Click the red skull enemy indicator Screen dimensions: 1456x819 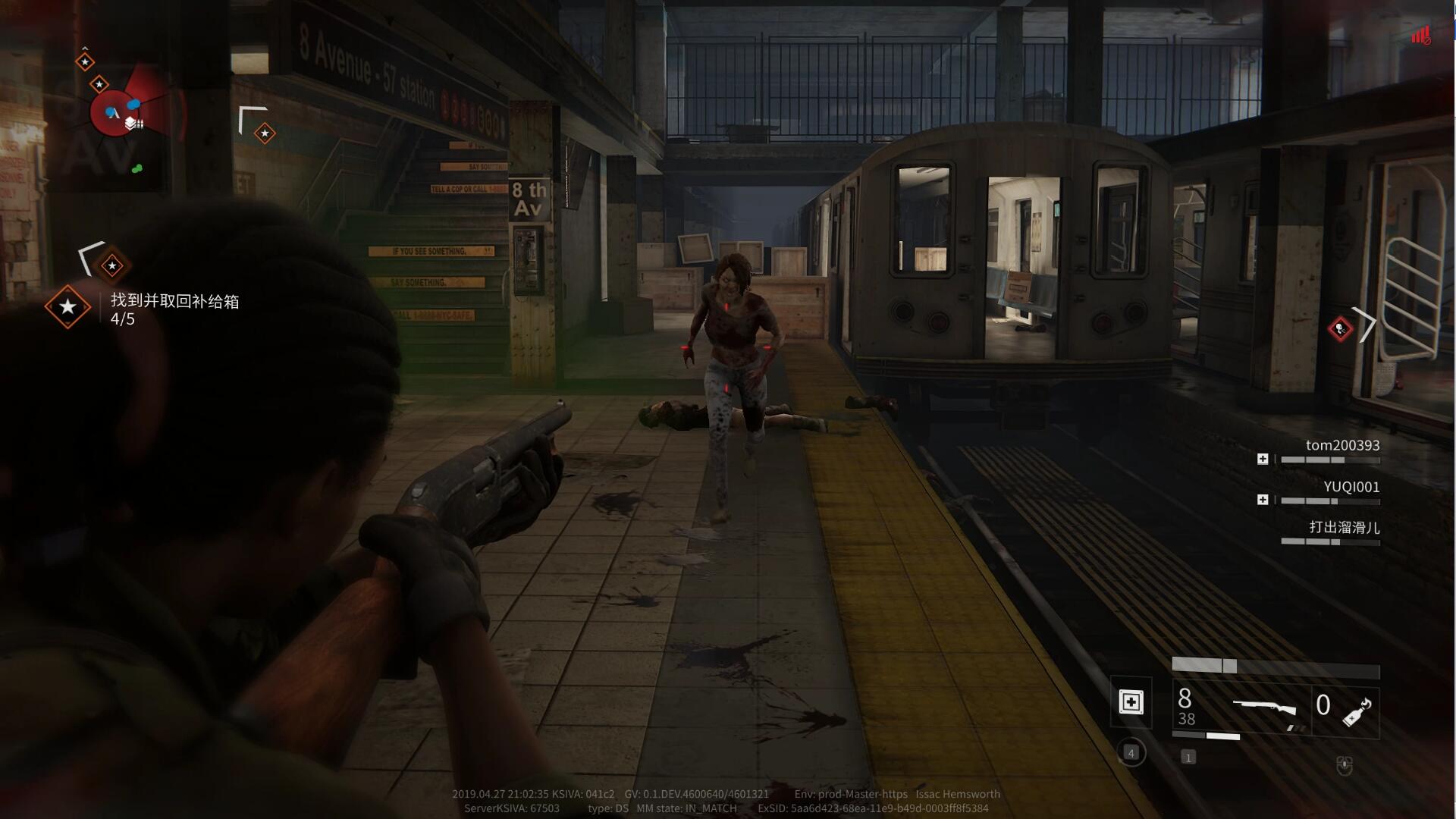(1340, 328)
